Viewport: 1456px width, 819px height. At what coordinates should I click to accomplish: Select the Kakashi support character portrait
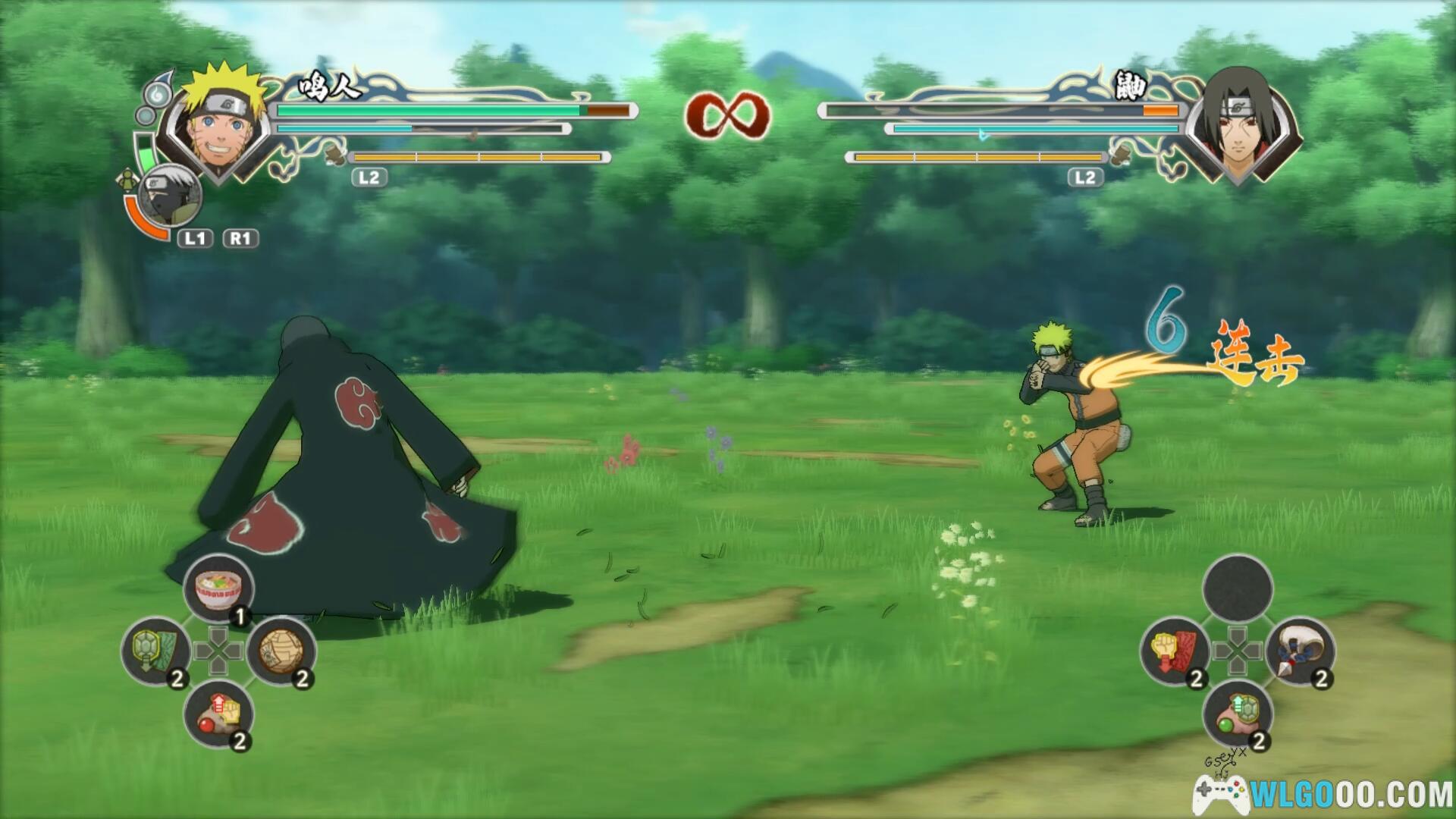[x=171, y=196]
